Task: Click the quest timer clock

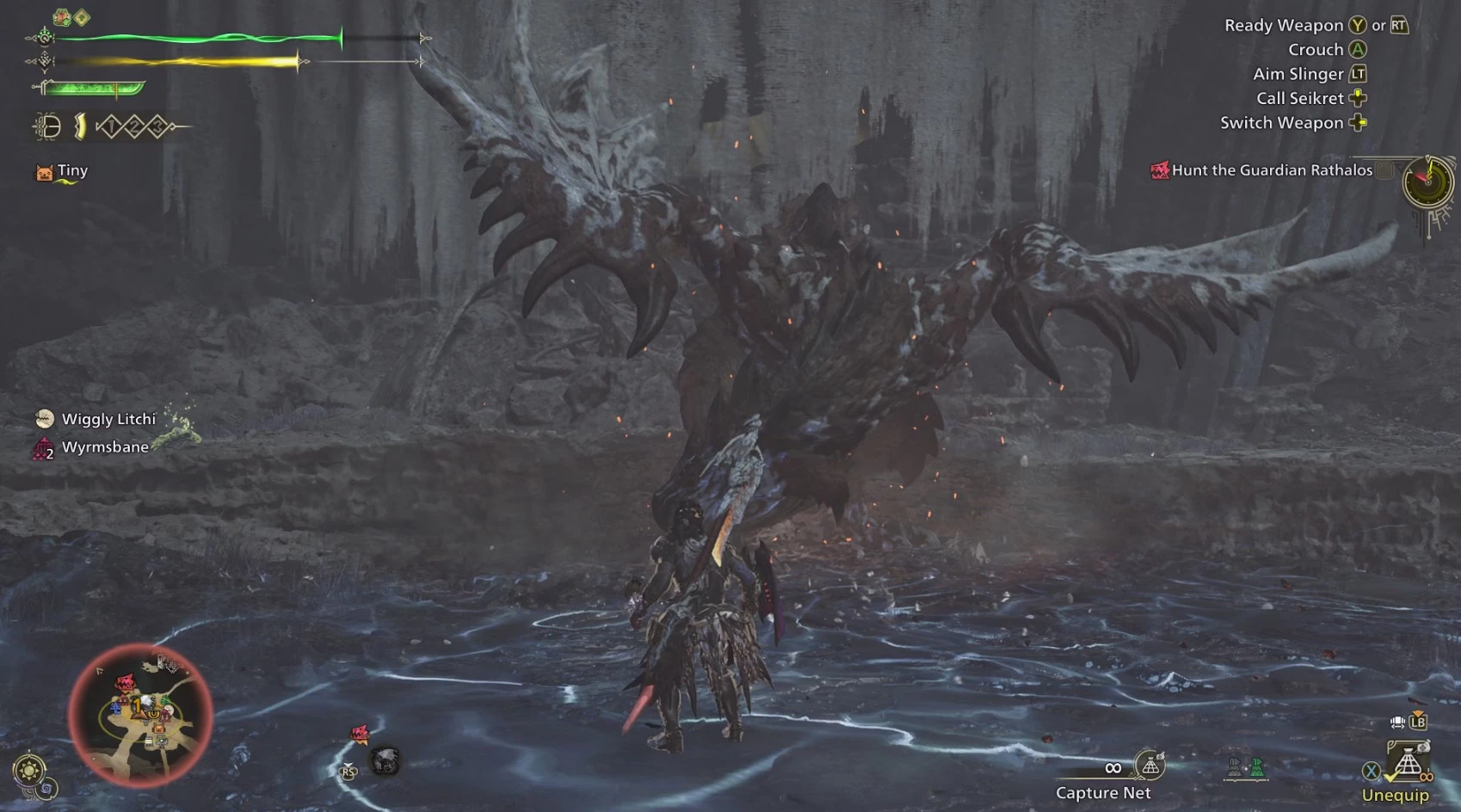Action: pyautogui.click(x=1427, y=181)
